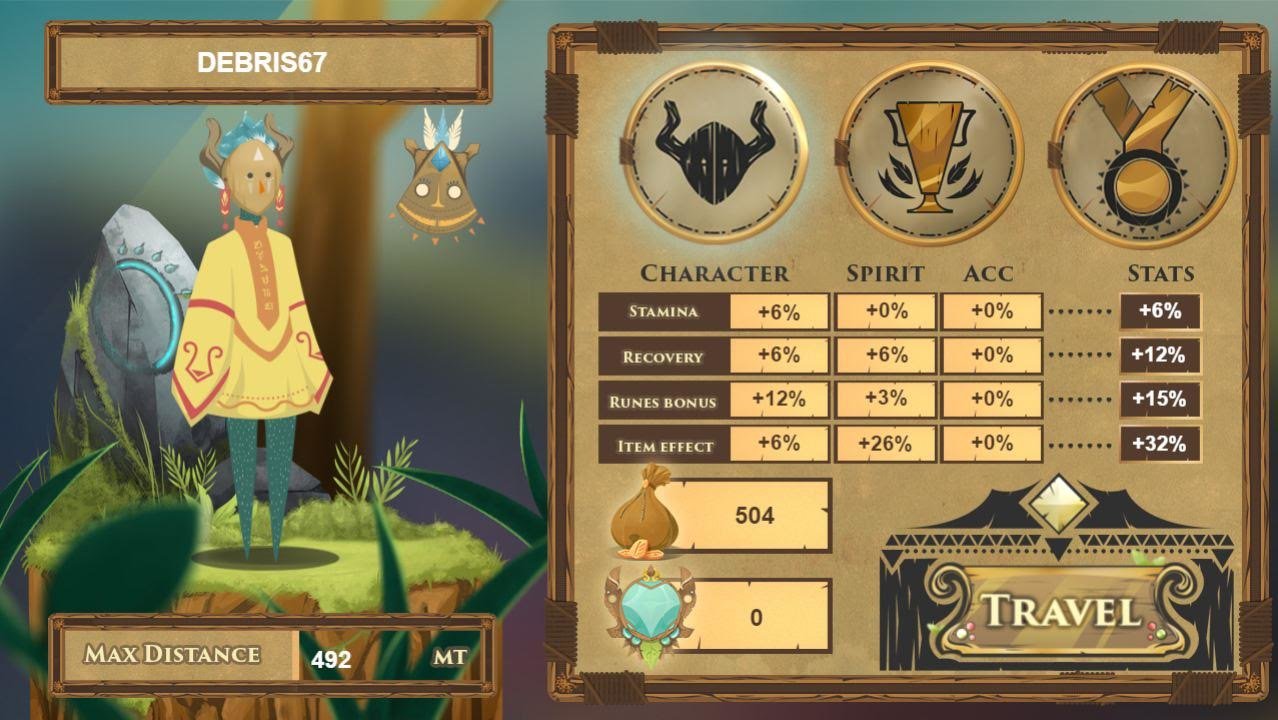Switch to the trophy cup tab
1278x720 pixels.
click(930, 152)
